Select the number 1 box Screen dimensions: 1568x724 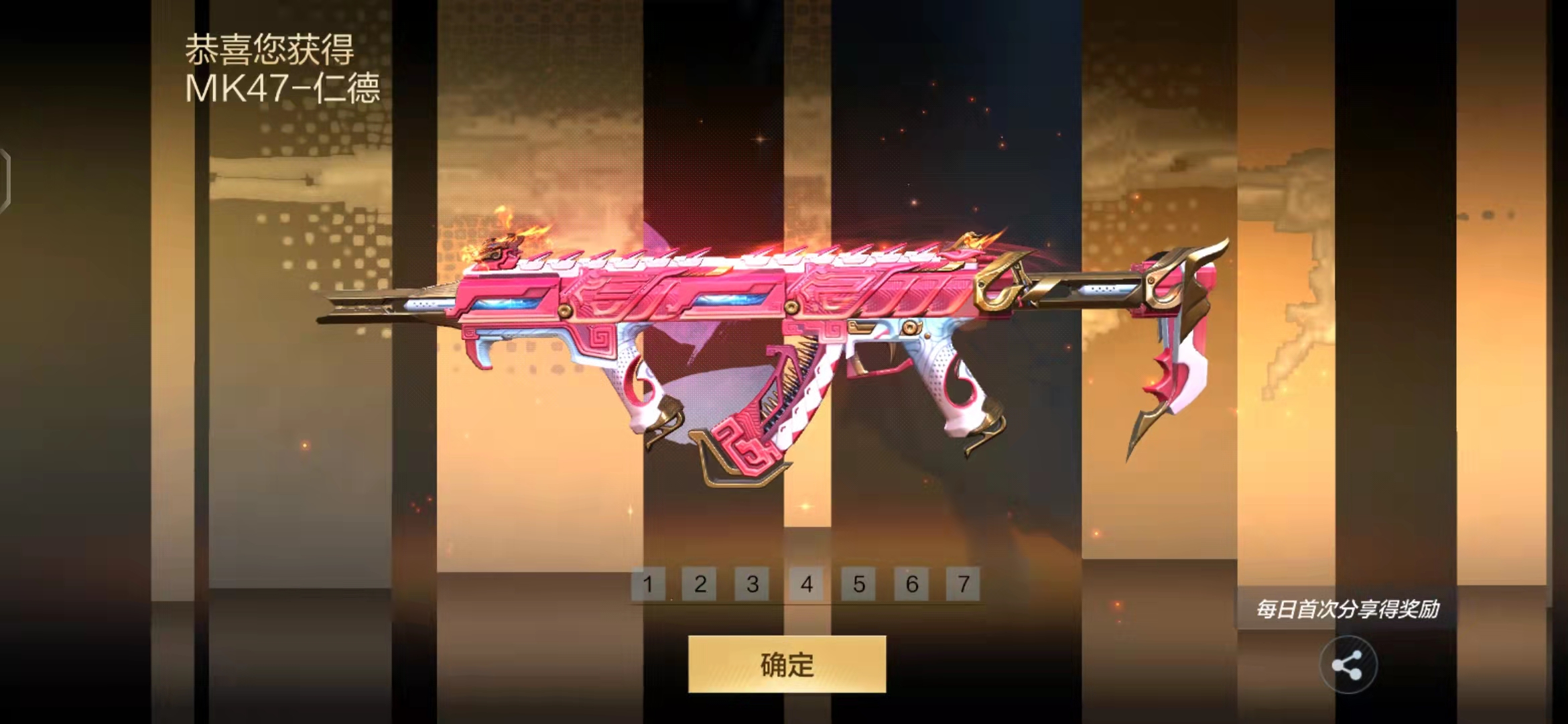point(648,584)
